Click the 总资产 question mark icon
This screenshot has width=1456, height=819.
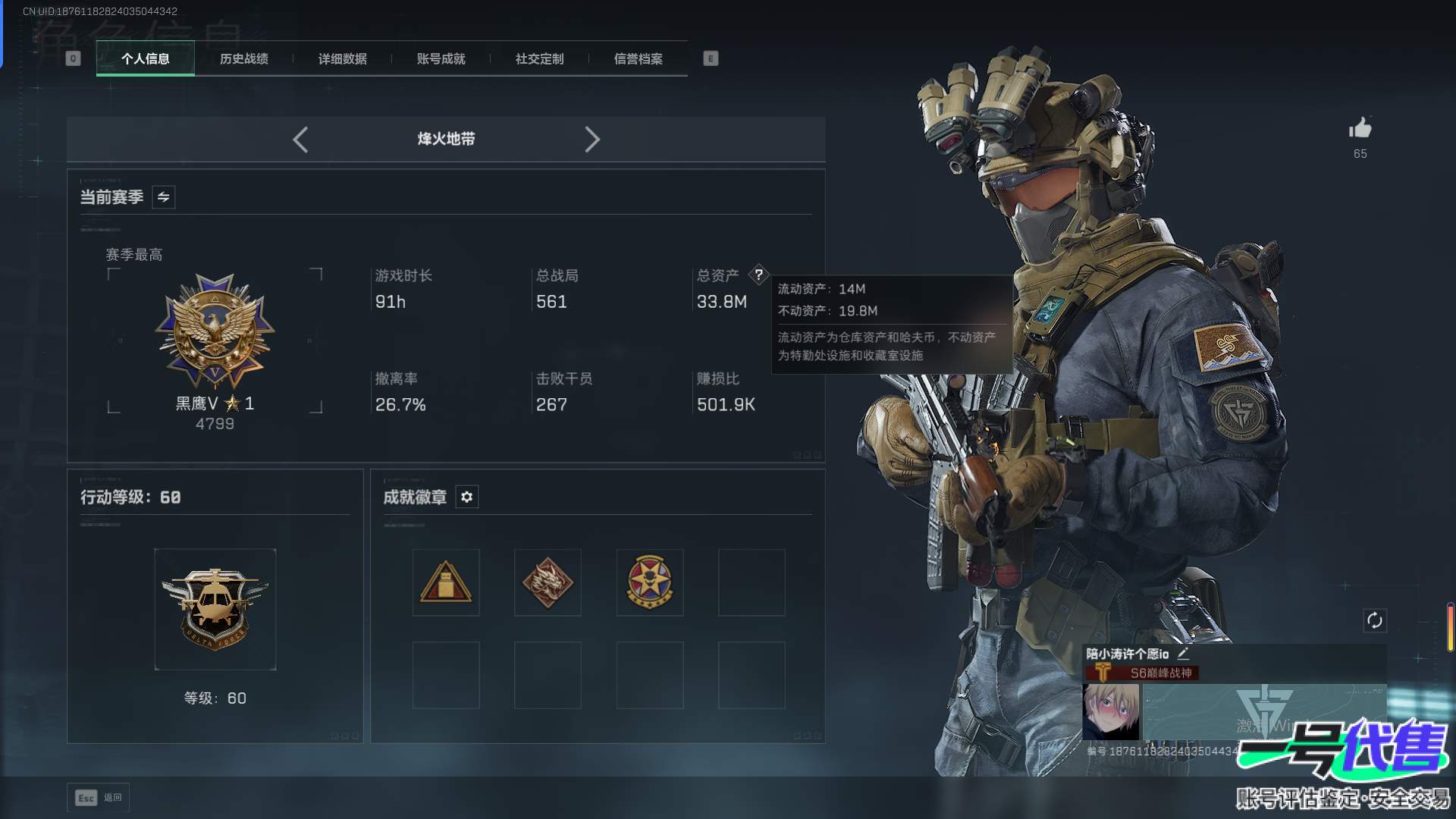[758, 275]
